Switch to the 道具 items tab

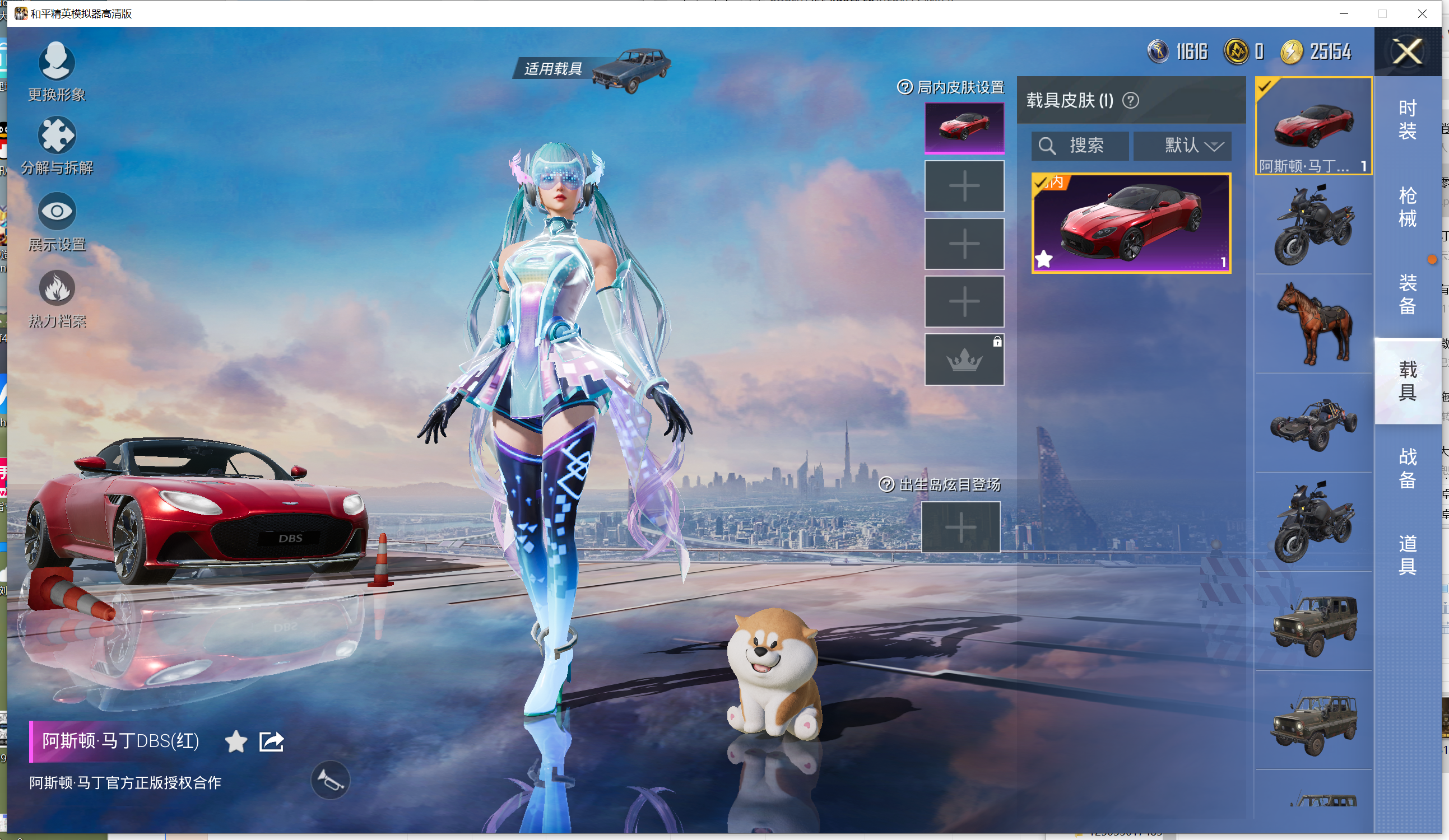click(x=1406, y=555)
